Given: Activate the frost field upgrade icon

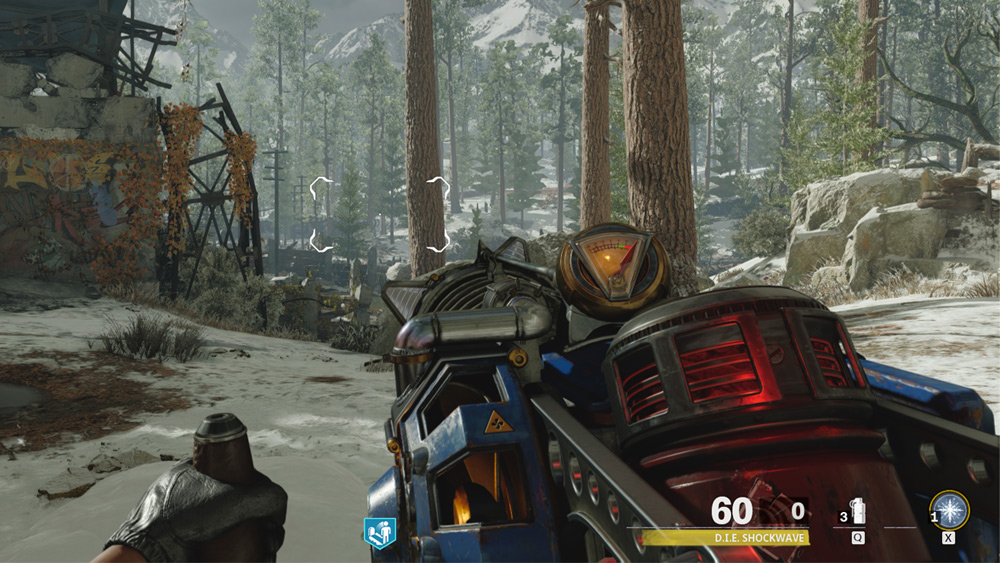Looking at the screenshot, I should [949, 510].
